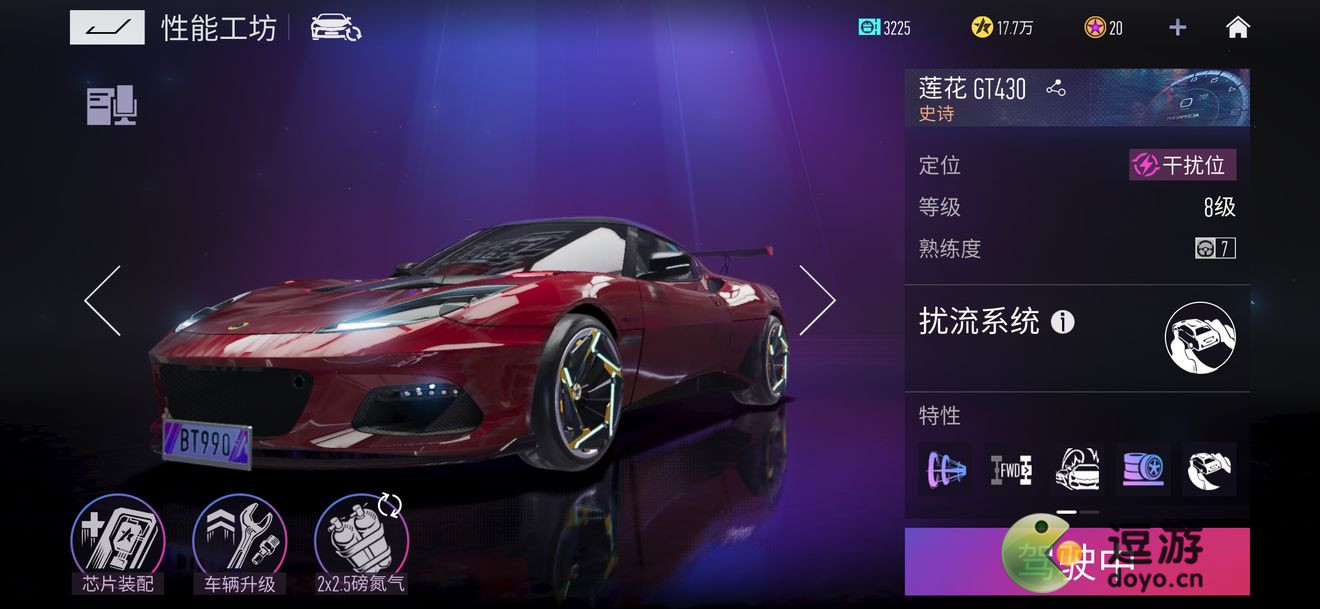Open the 扰流系统 info tooltip

point(1063,322)
